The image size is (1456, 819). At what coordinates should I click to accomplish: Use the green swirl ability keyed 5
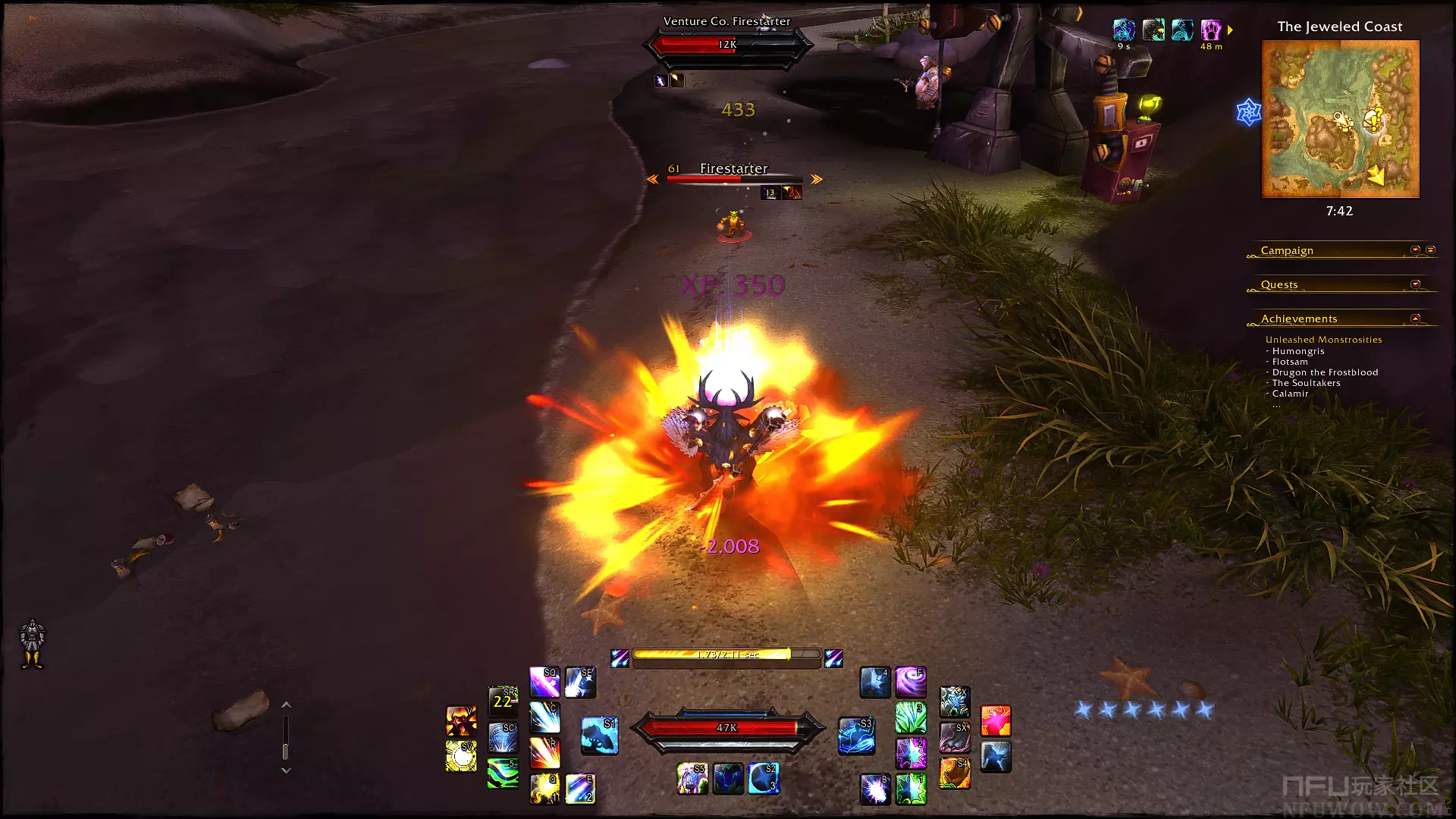[502, 773]
